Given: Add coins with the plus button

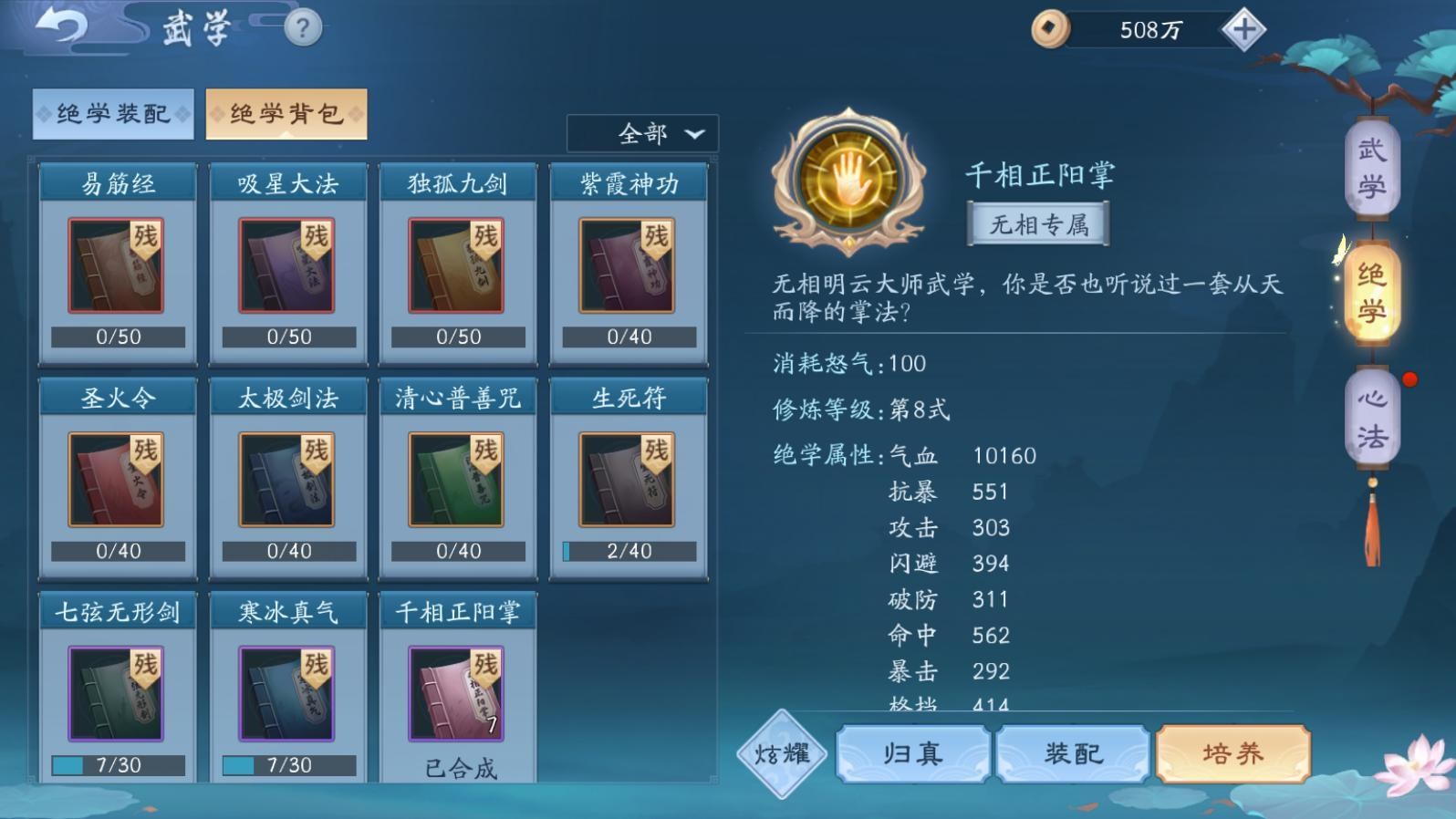Looking at the screenshot, I should [1243, 30].
